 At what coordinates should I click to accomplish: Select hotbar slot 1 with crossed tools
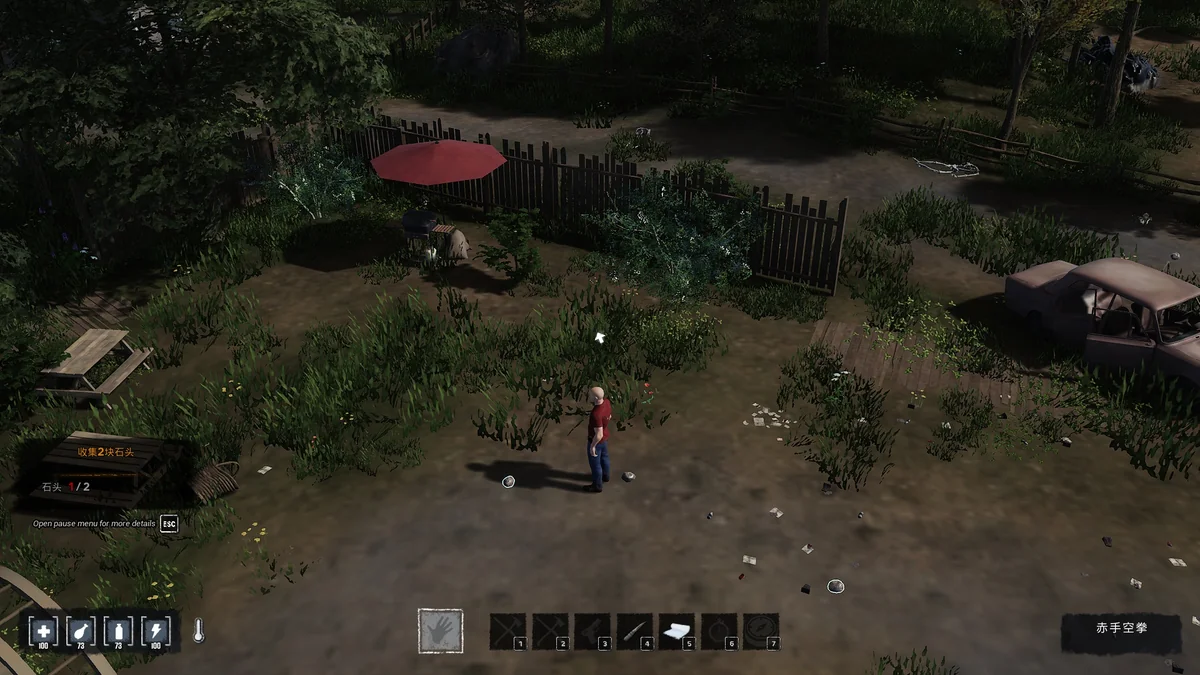click(x=508, y=631)
